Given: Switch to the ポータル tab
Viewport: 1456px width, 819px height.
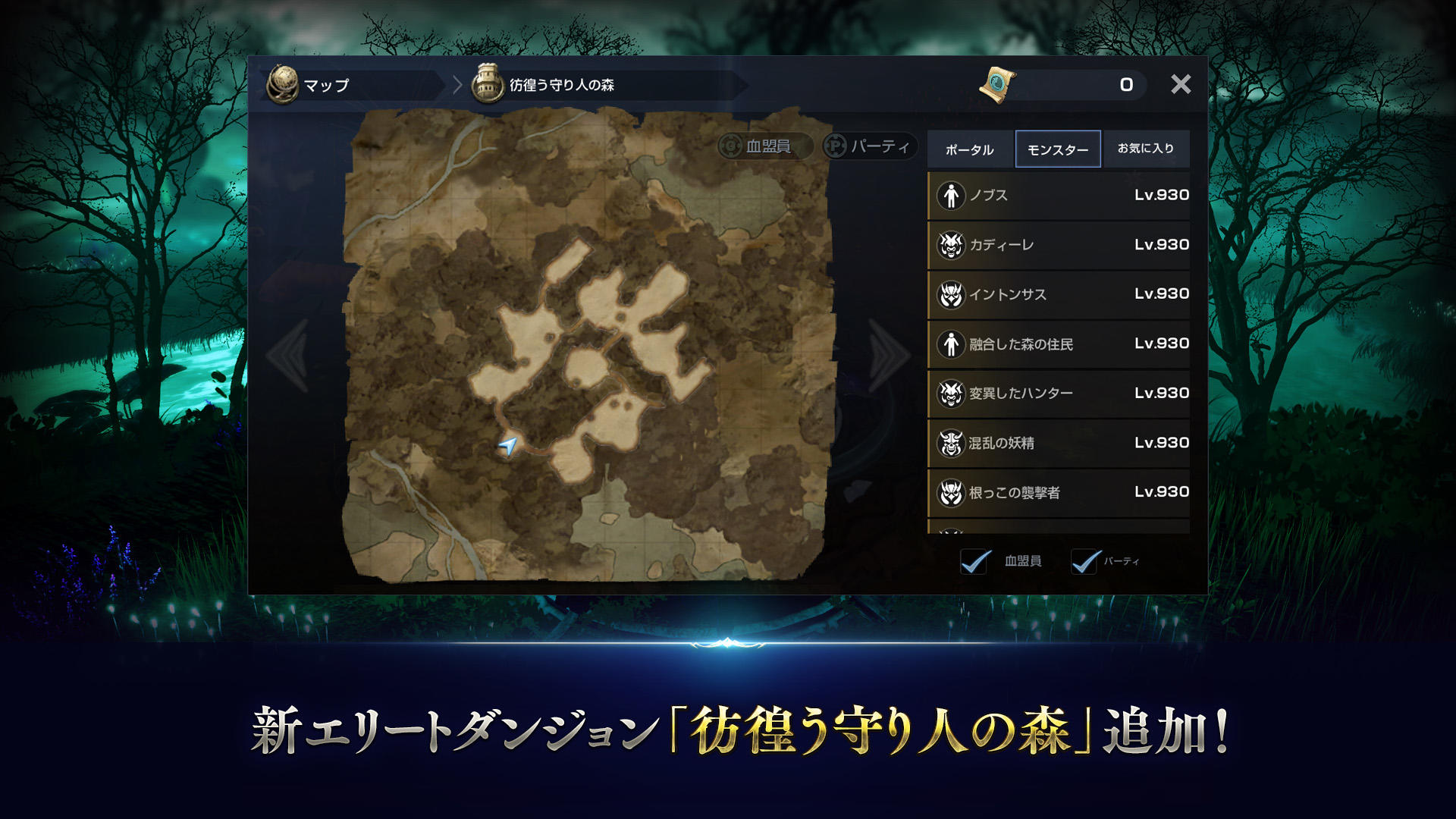Looking at the screenshot, I should (x=970, y=149).
